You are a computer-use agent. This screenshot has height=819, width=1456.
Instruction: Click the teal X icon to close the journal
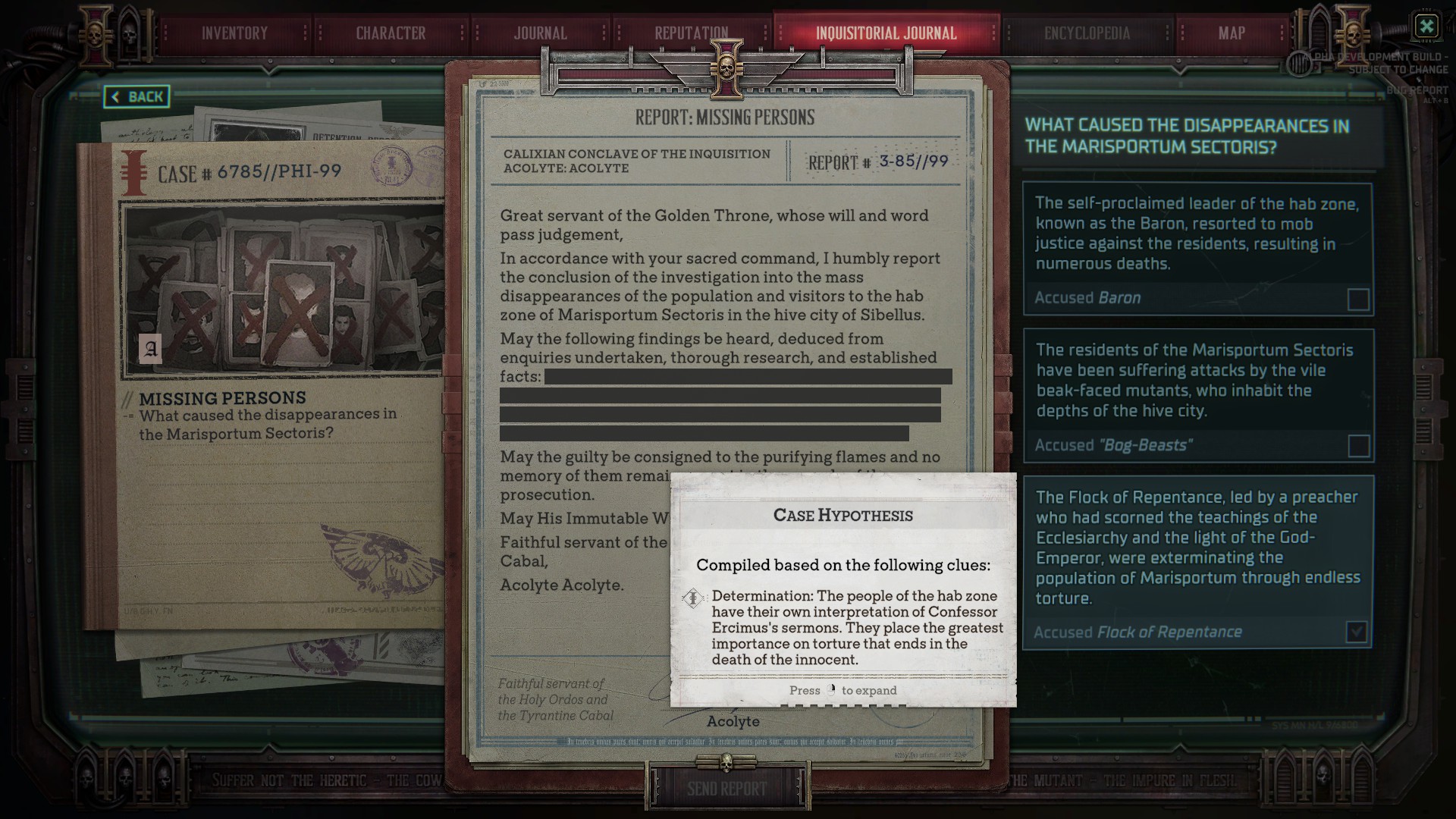click(x=1427, y=27)
